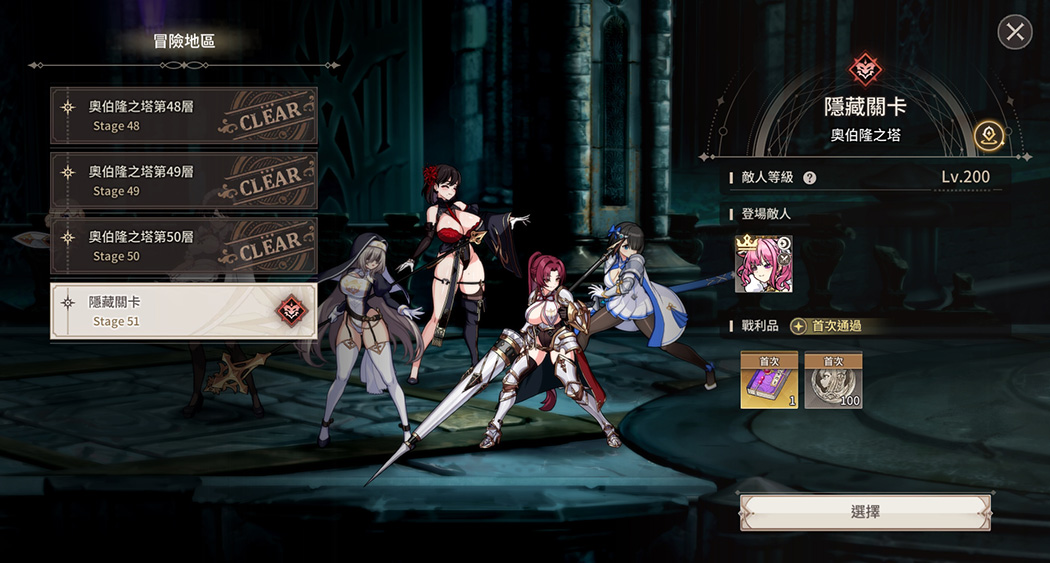Close the stage selection screen
The height and width of the screenshot is (563, 1050).
pyautogui.click(x=1015, y=32)
